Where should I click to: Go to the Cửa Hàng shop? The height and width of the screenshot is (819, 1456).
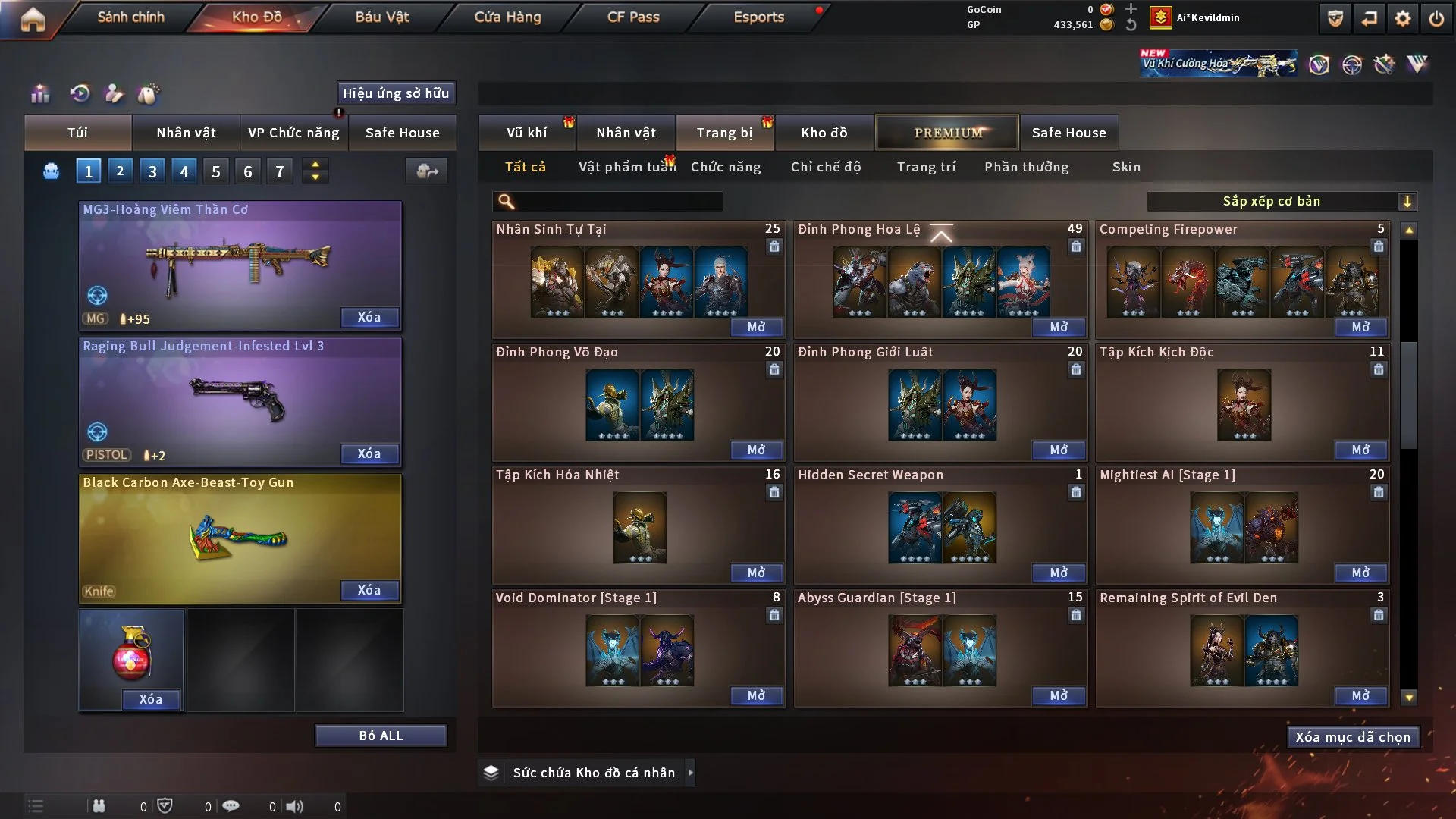[507, 17]
